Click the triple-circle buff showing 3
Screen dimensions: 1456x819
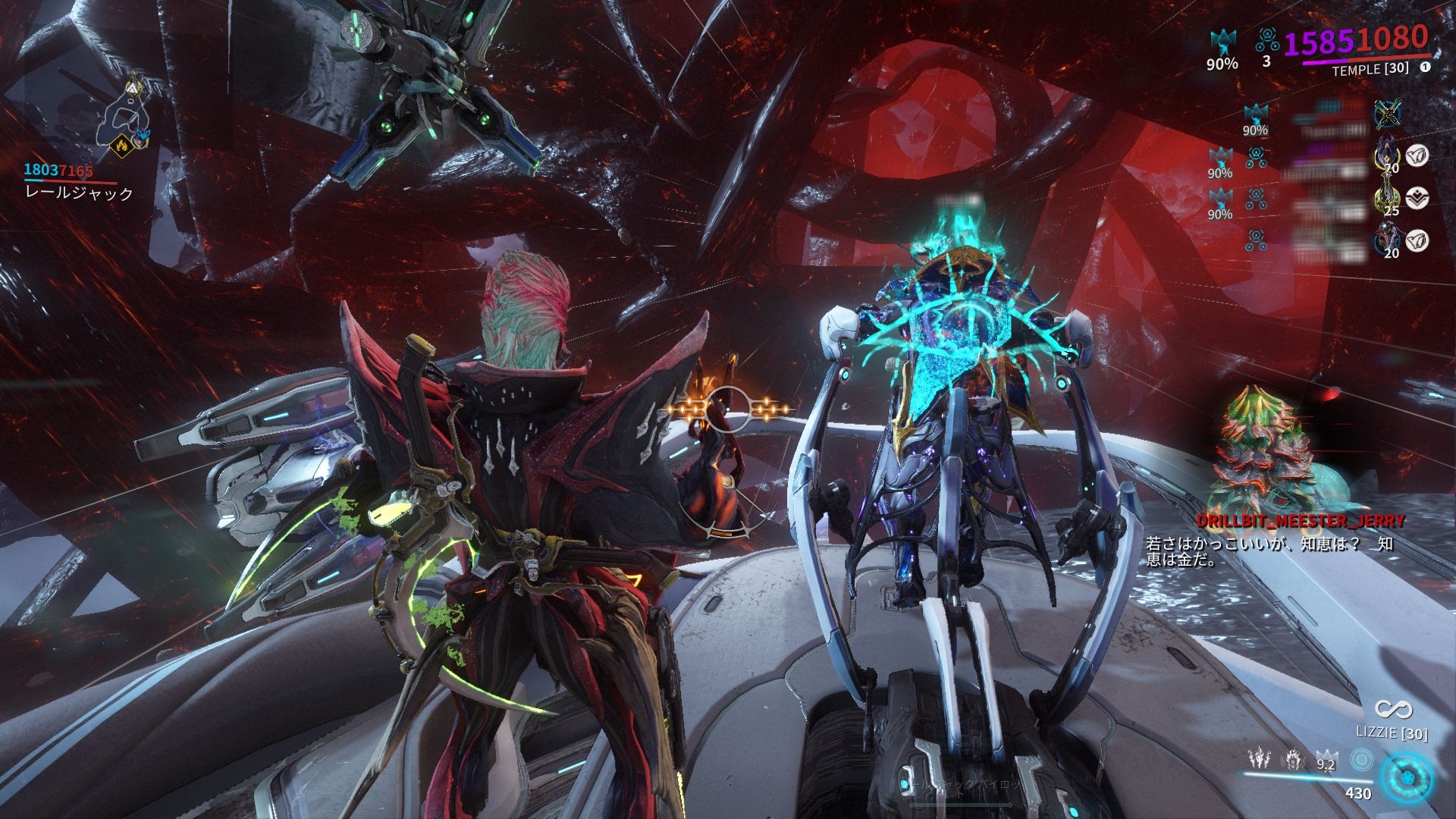(1266, 38)
